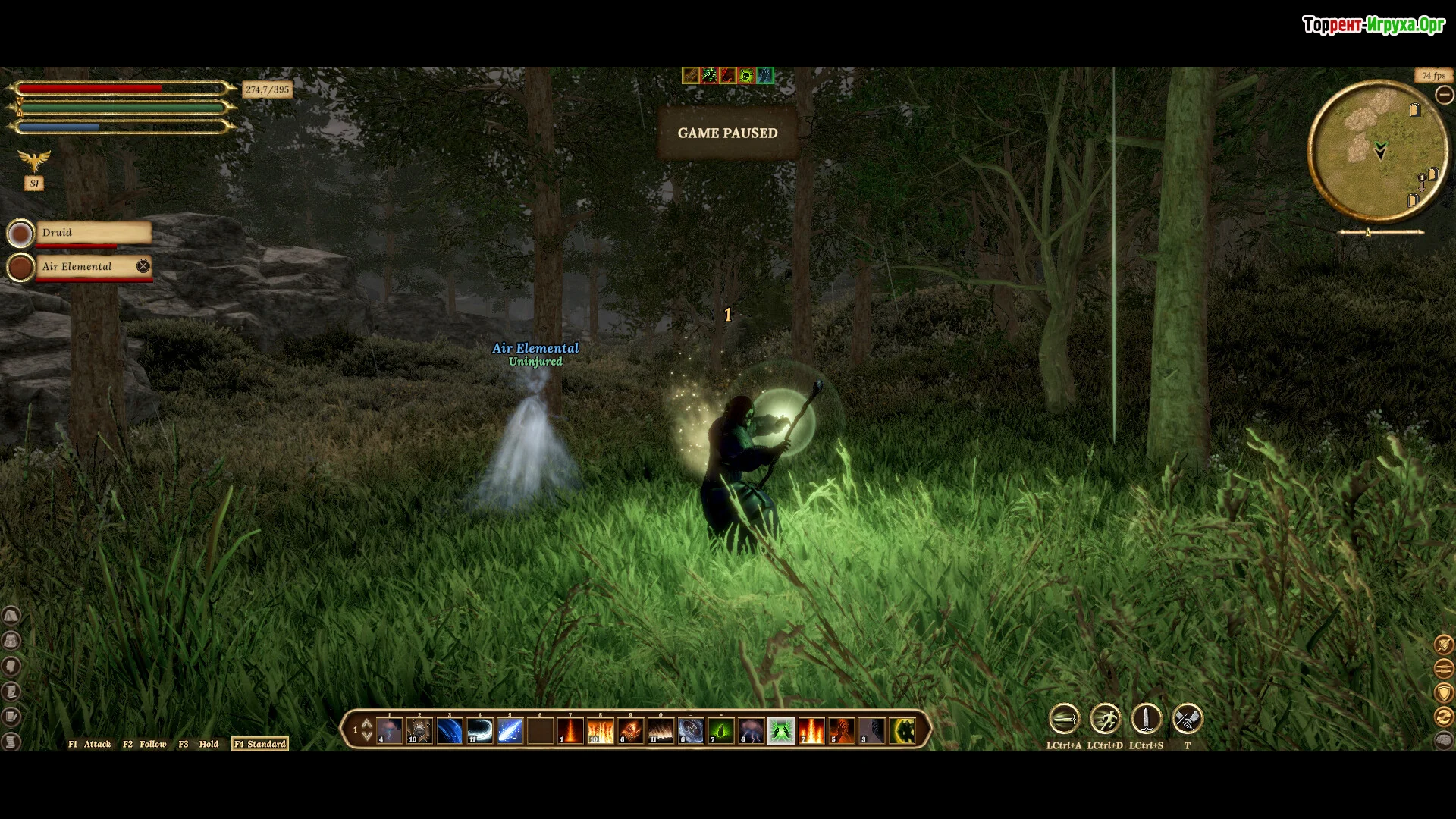The image size is (1456, 819).
Task: Set companion command to Attack
Action: pyautogui.click(x=89, y=744)
